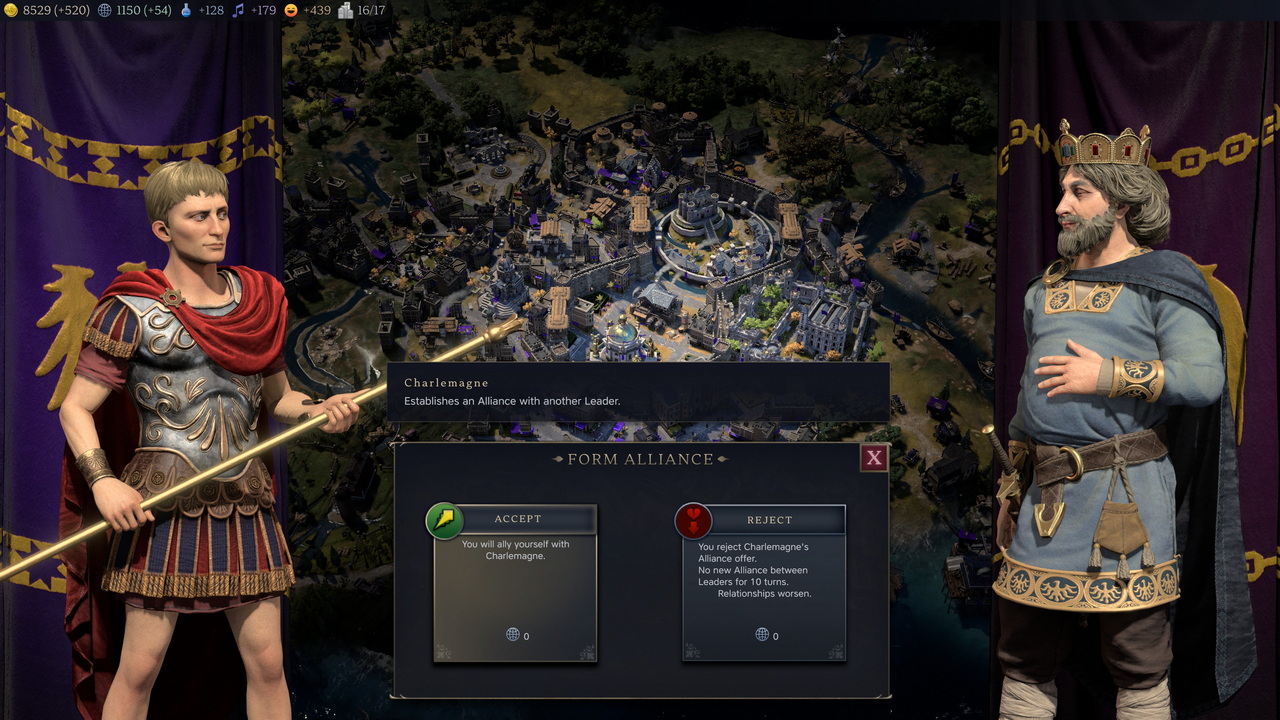Close the Form Alliance dialog
Image resolution: width=1280 pixels, height=720 pixels.
tap(874, 458)
